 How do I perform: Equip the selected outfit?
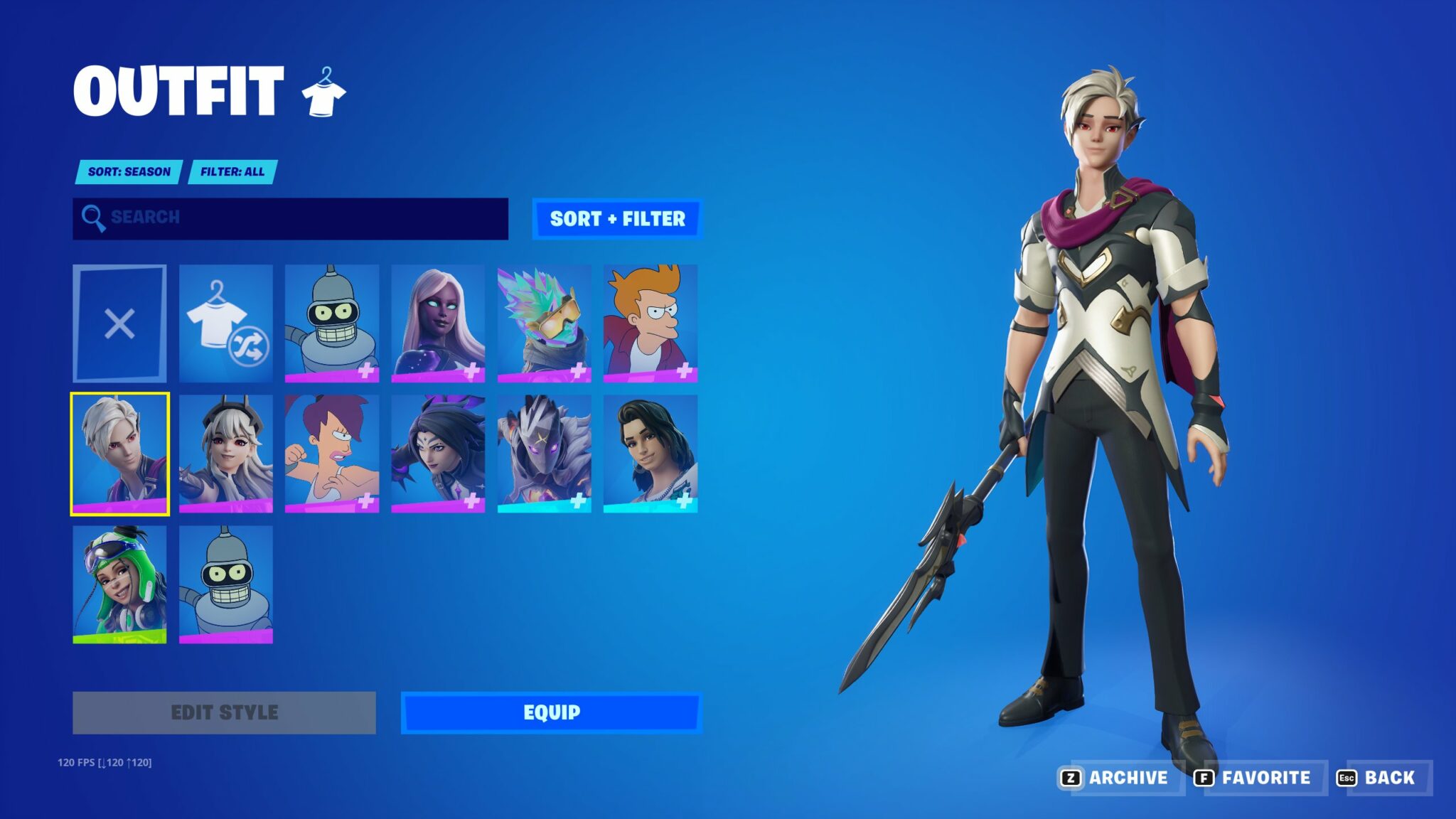(552, 712)
